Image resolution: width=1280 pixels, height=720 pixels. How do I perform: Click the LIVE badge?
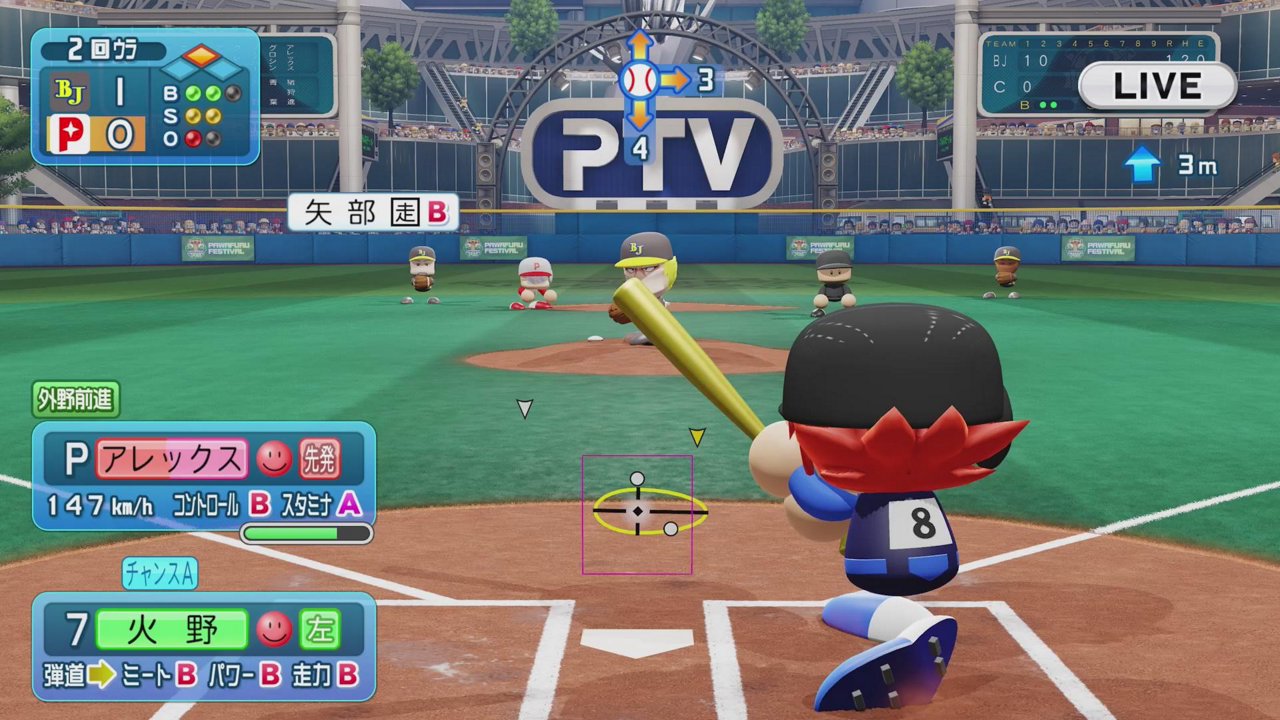click(x=1157, y=86)
